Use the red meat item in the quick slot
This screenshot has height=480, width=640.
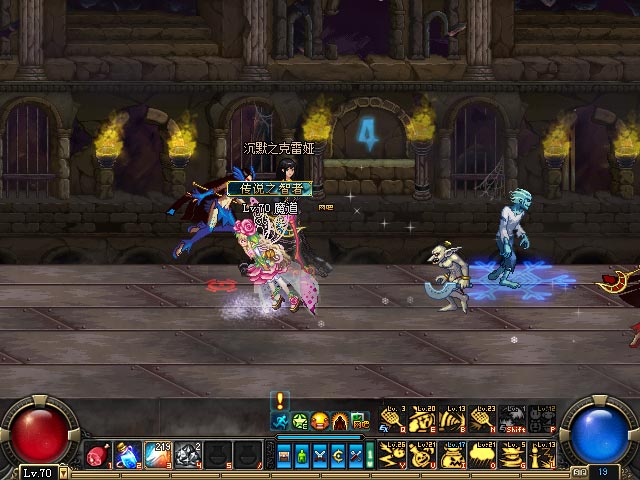click(x=98, y=456)
